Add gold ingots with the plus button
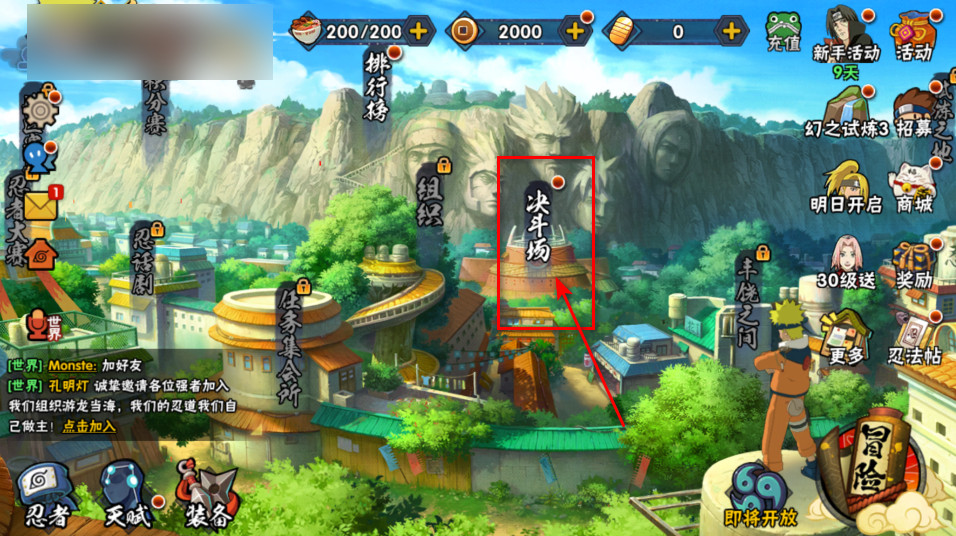Screen dimensions: 956x536 pyautogui.click(x=732, y=31)
